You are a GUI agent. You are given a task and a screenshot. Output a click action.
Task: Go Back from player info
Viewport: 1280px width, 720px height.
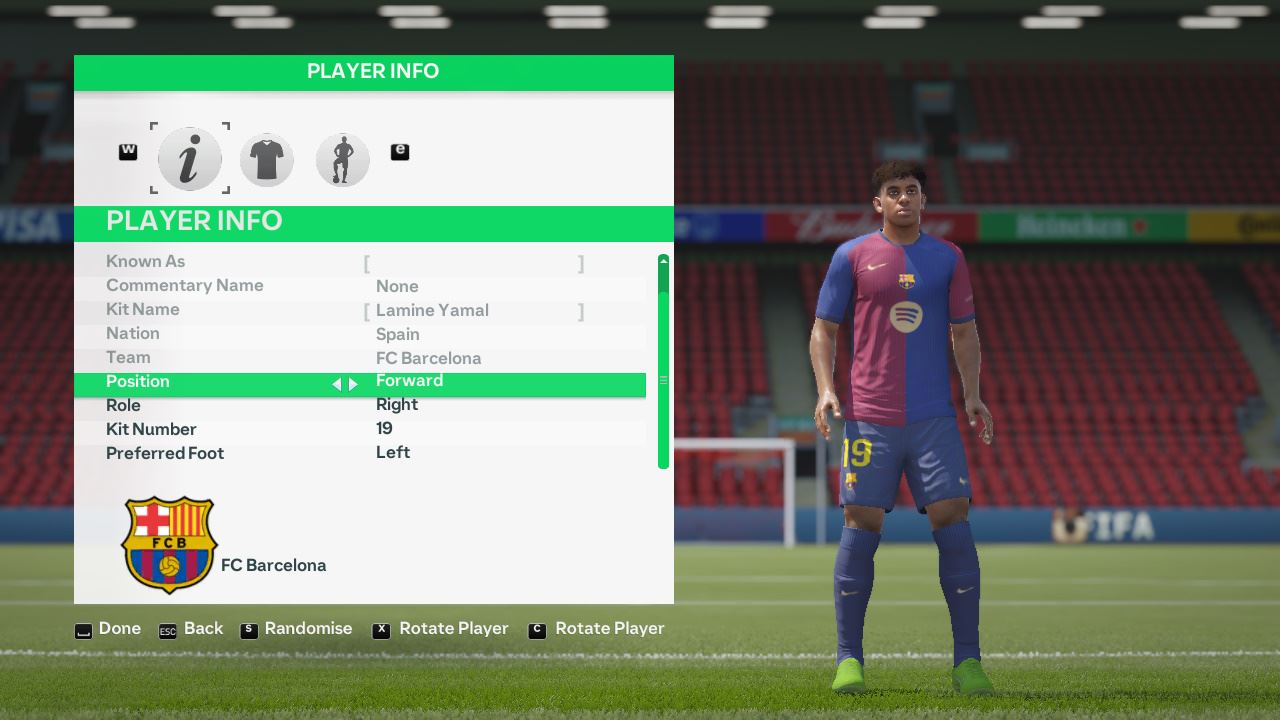coord(191,629)
